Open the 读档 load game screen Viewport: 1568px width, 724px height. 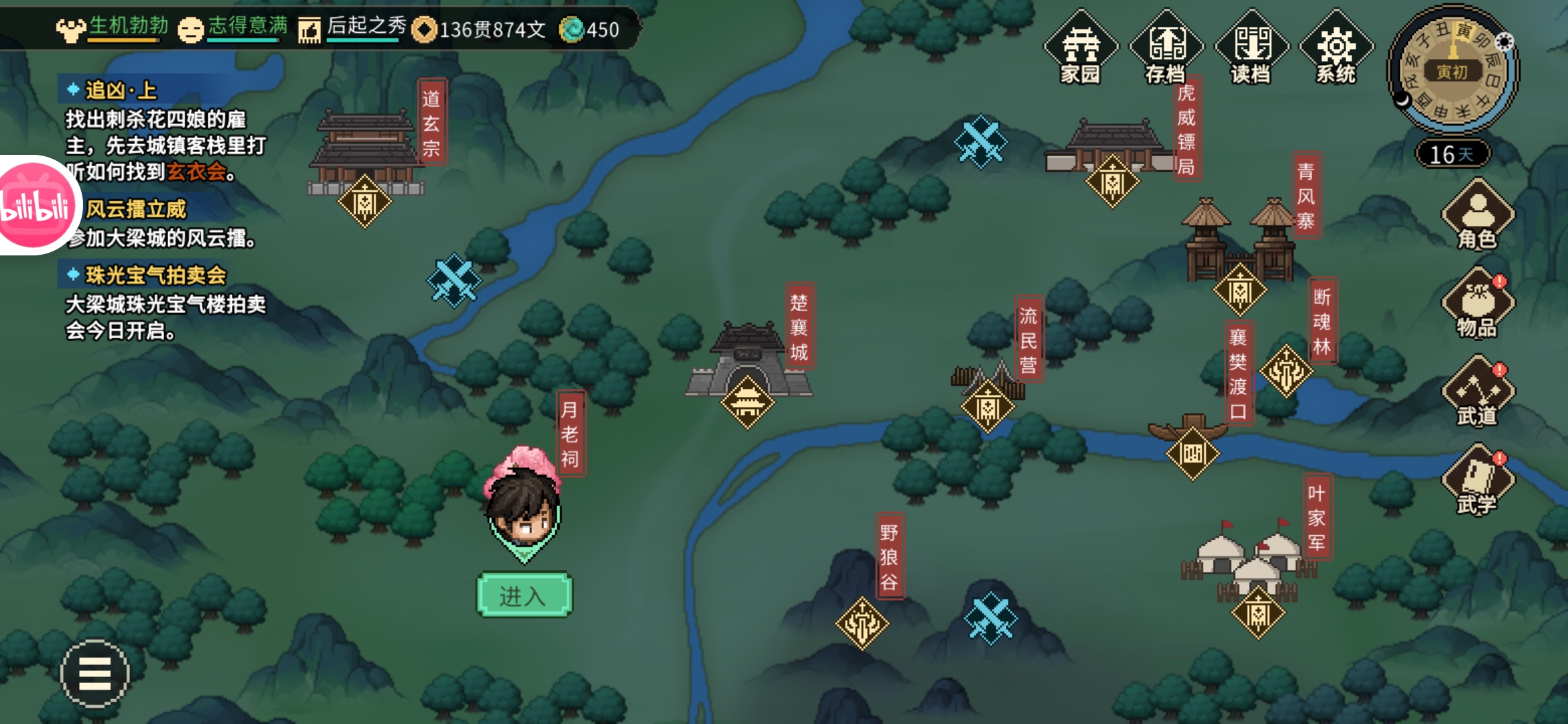pos(1251,48)
